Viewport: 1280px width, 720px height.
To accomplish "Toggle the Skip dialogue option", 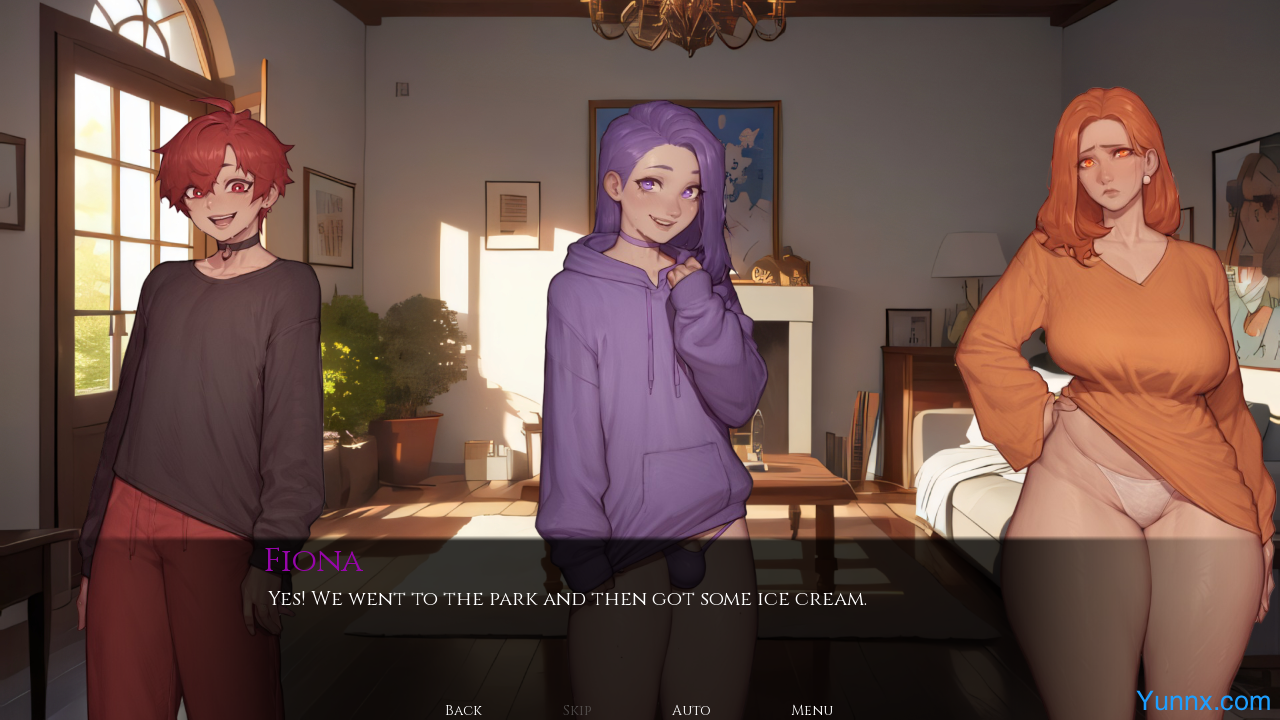I will pyautogui.click(x=577, y=710).
